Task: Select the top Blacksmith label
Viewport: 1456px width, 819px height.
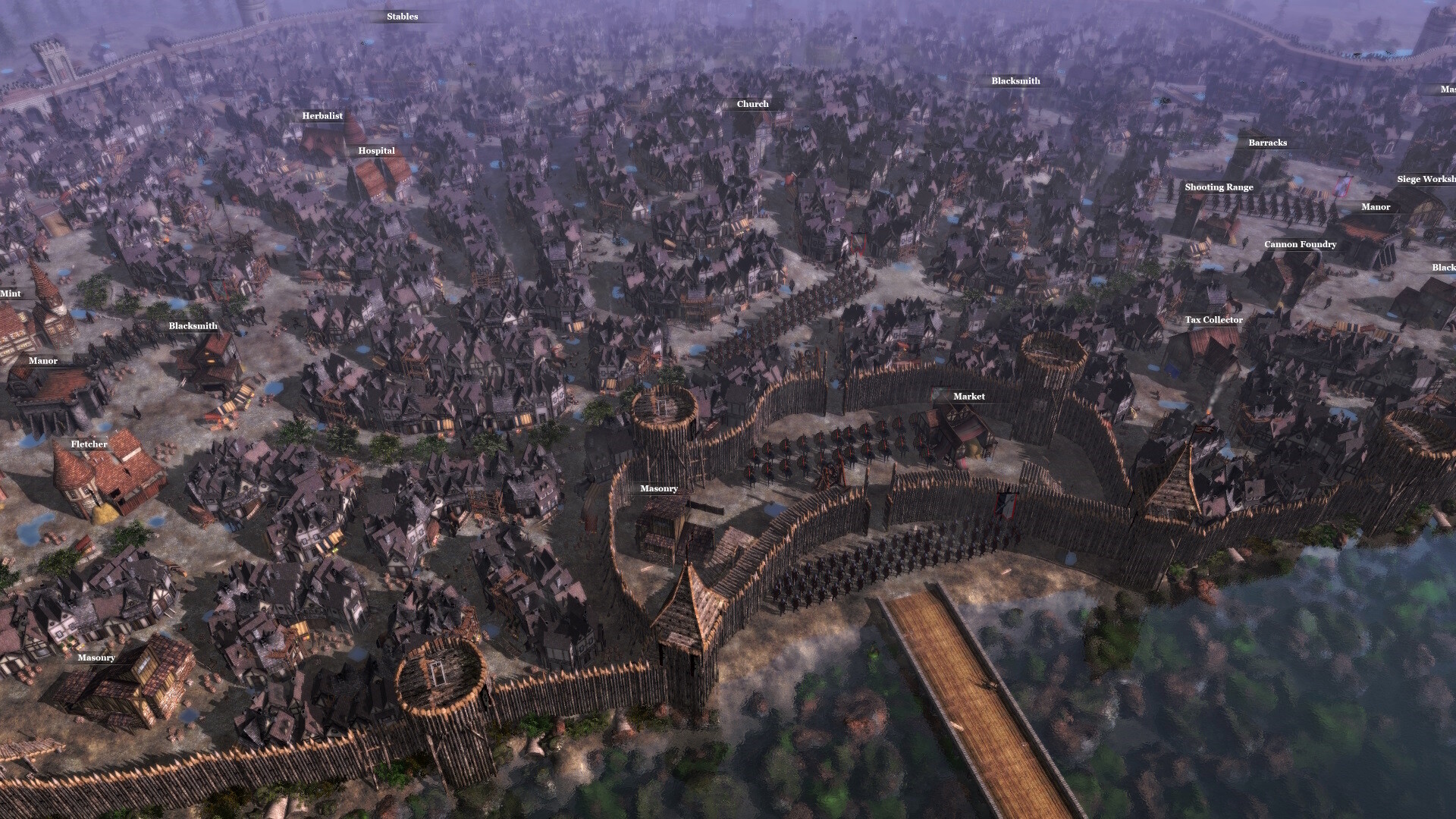Action: point(1015,80)
